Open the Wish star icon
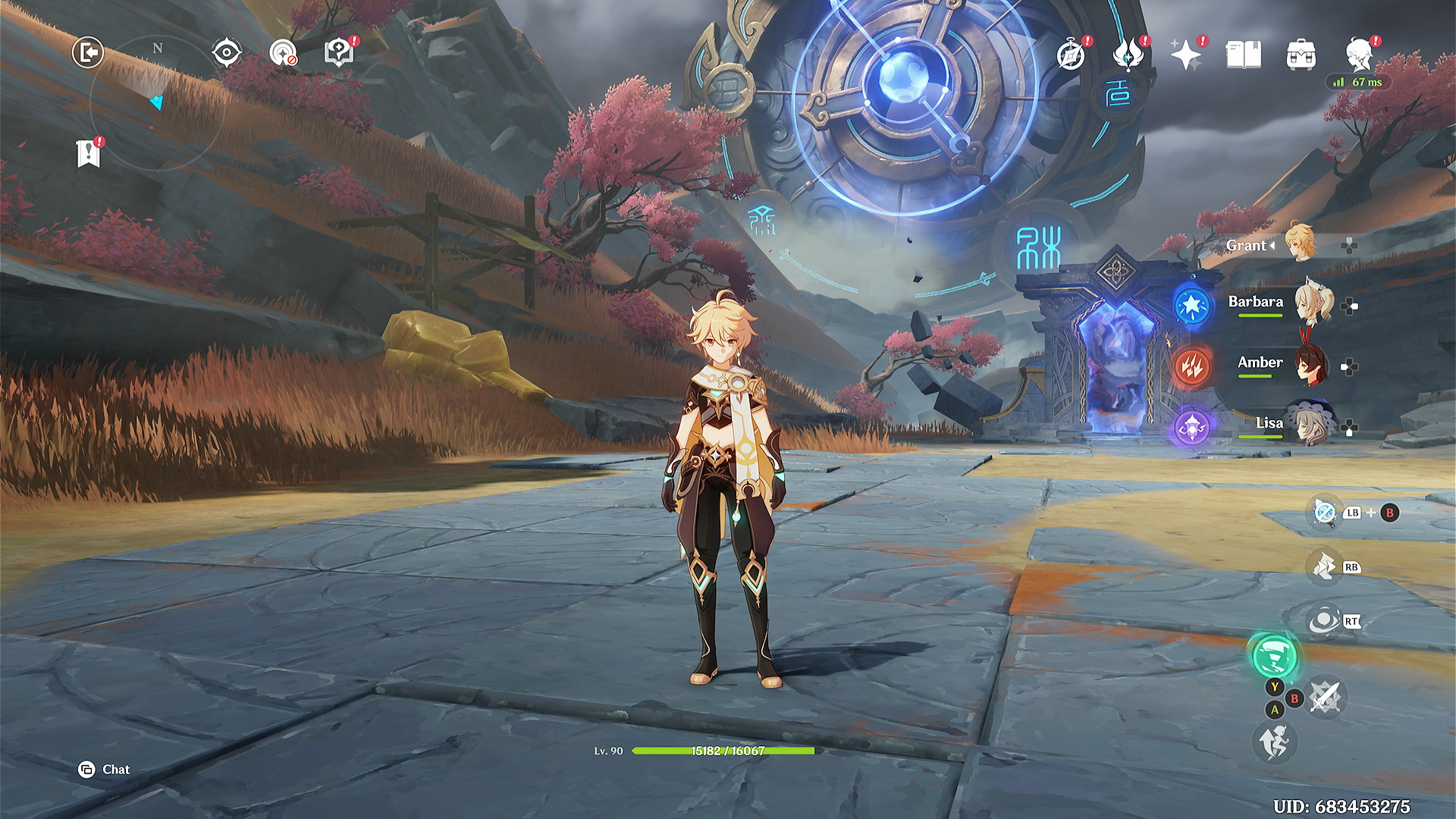 coord(1185,55)
